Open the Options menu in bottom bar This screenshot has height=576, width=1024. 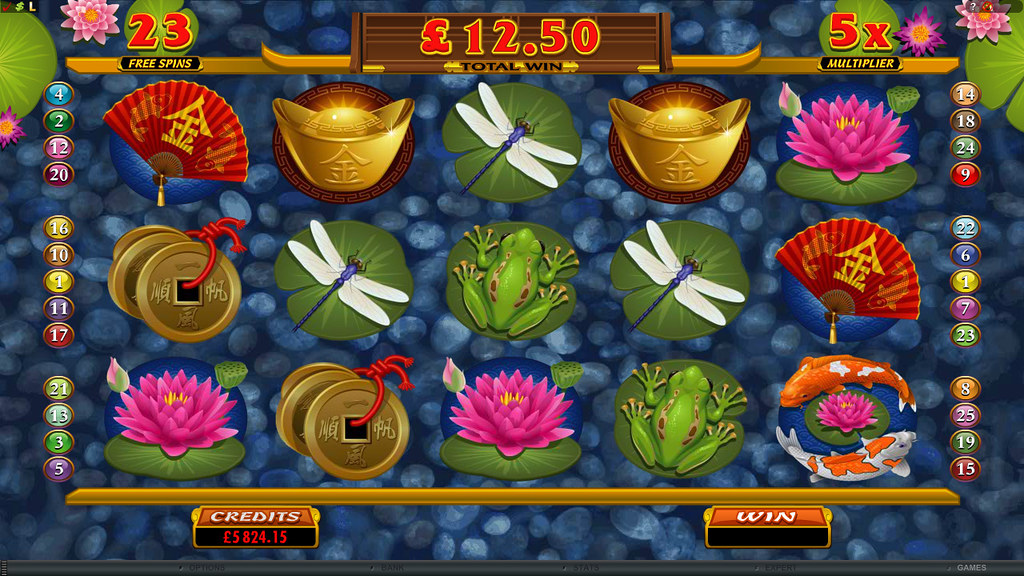204,568
